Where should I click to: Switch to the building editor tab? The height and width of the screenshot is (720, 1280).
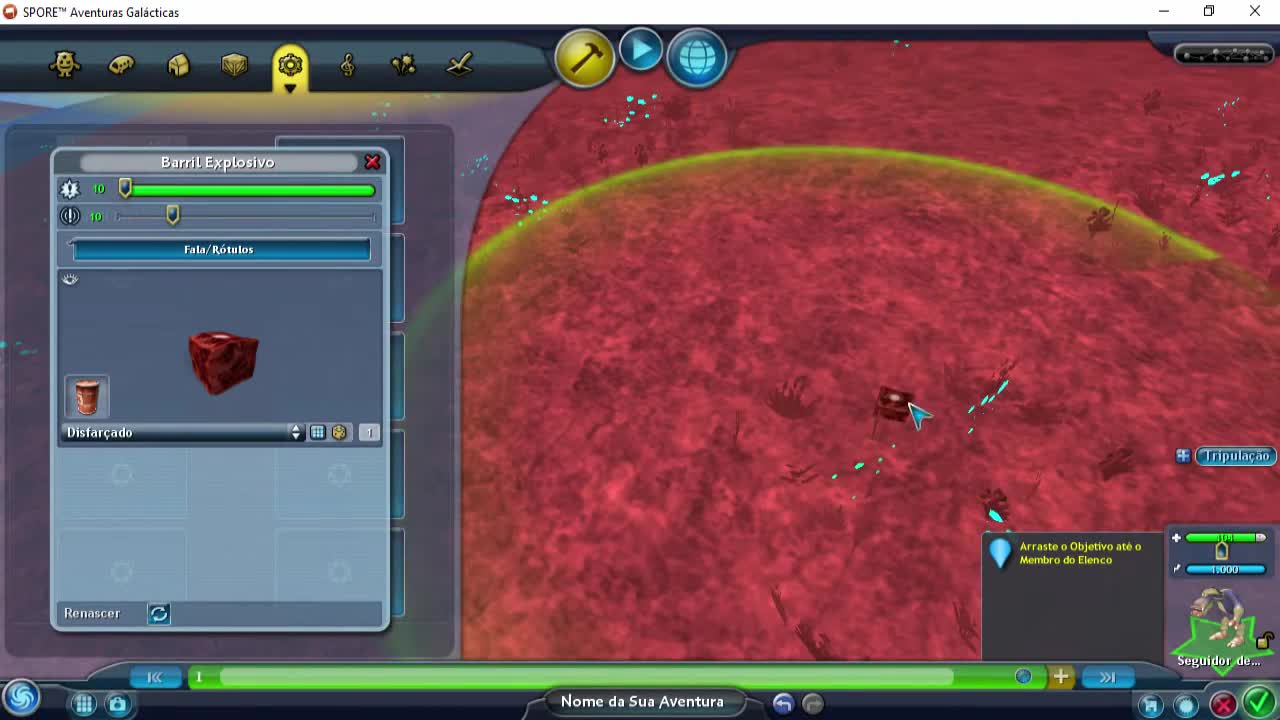tap(178, 64)
